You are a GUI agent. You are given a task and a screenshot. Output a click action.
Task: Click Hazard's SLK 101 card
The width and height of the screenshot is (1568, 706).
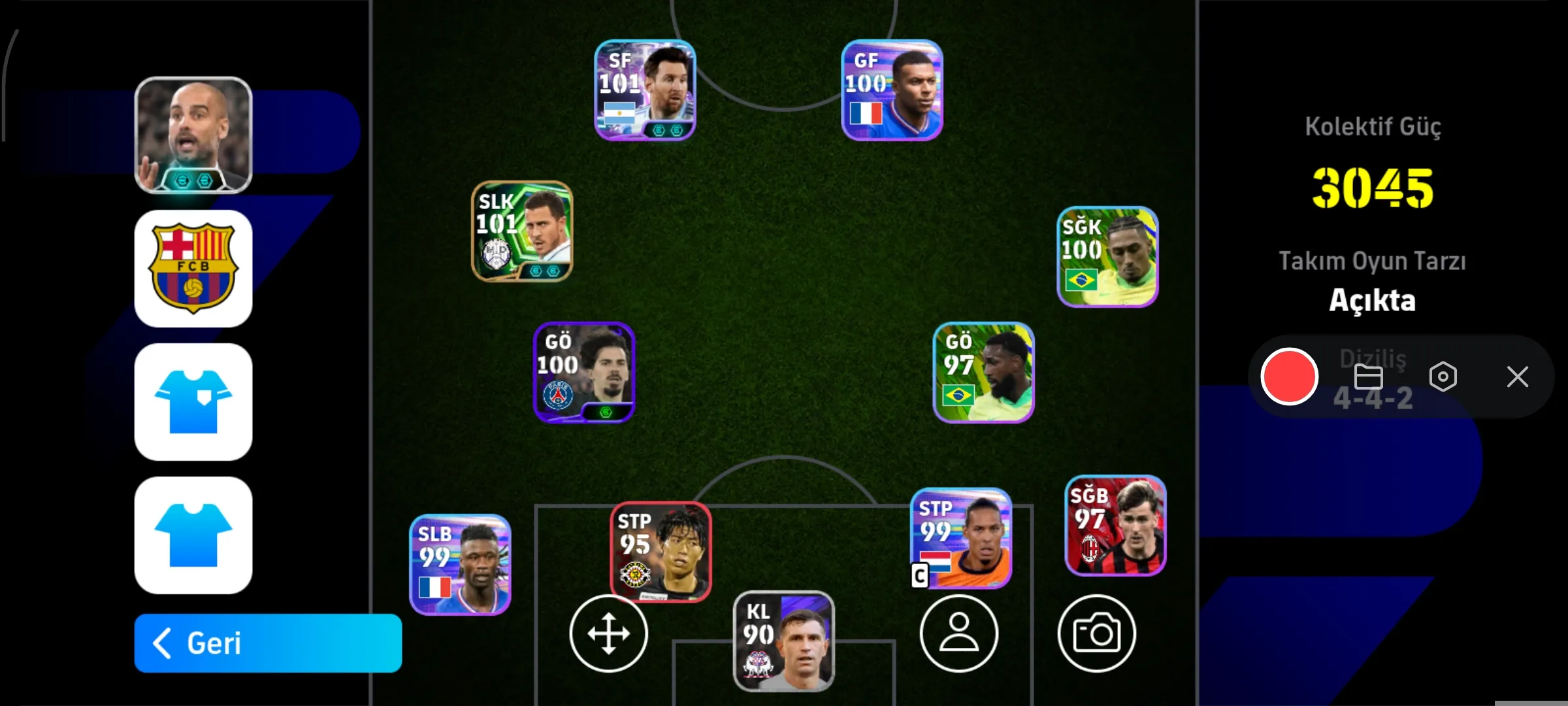coord(522,232)
